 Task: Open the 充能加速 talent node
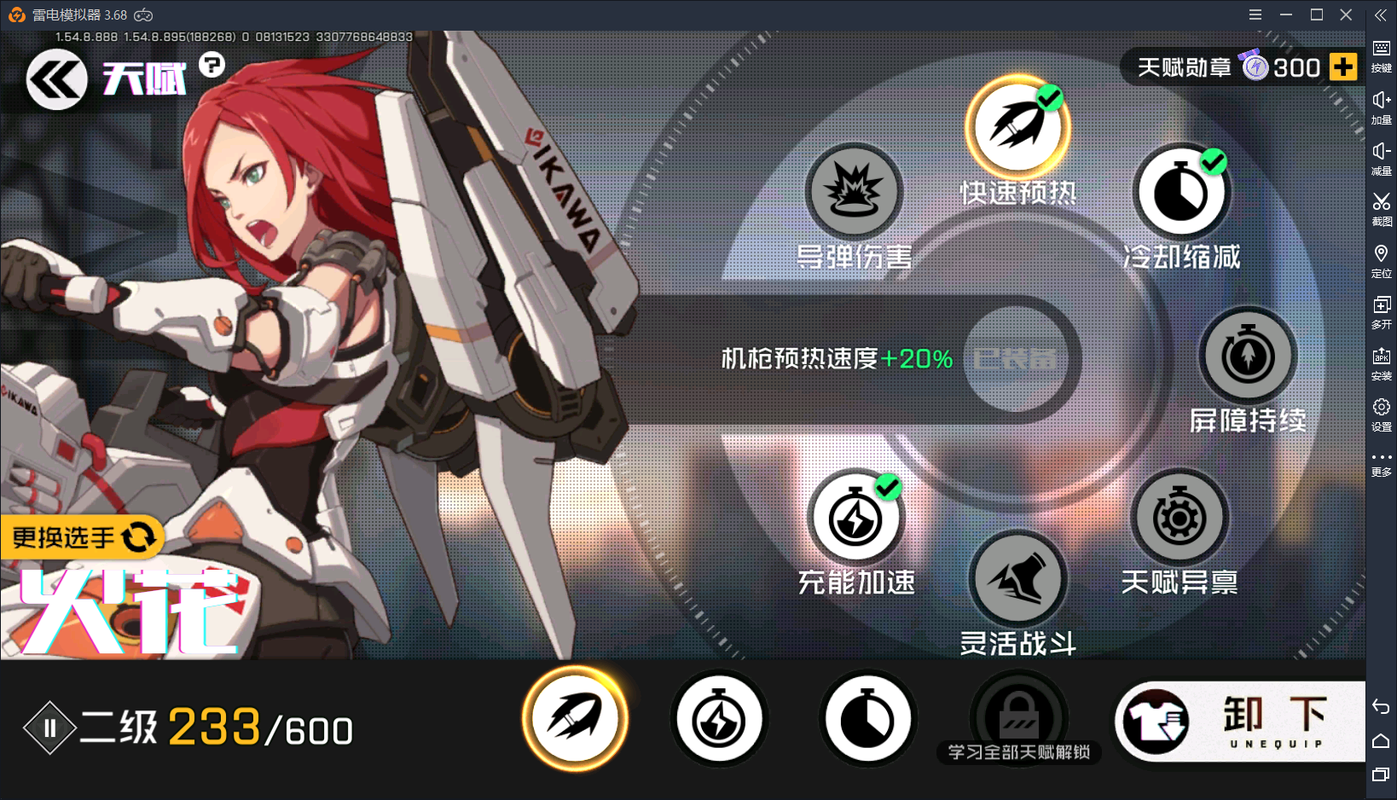tap(855, 519)
